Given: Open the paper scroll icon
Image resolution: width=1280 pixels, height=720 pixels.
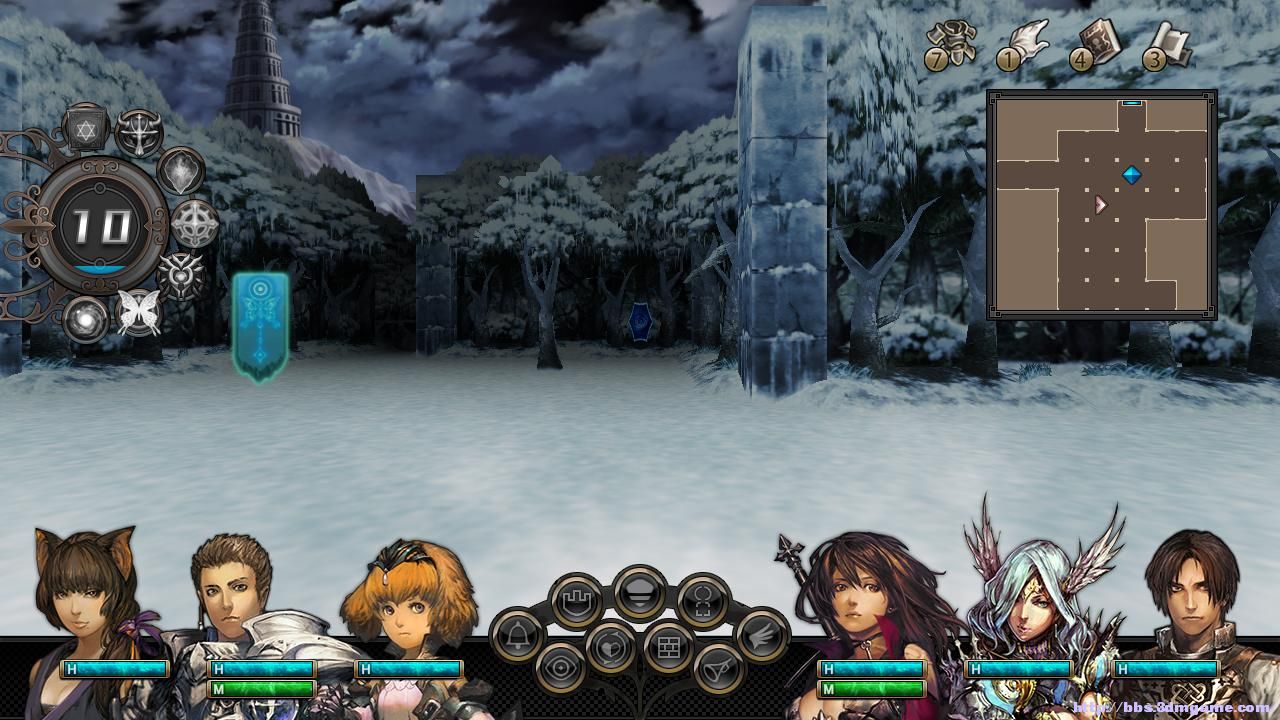Looking at the screenshot, I should point(1169,44).
